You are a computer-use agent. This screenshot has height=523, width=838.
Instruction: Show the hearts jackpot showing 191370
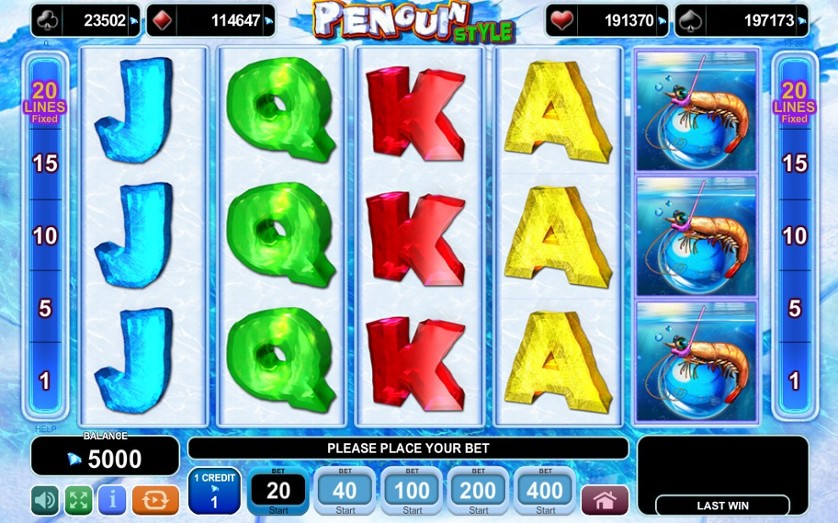pos(607,20)
